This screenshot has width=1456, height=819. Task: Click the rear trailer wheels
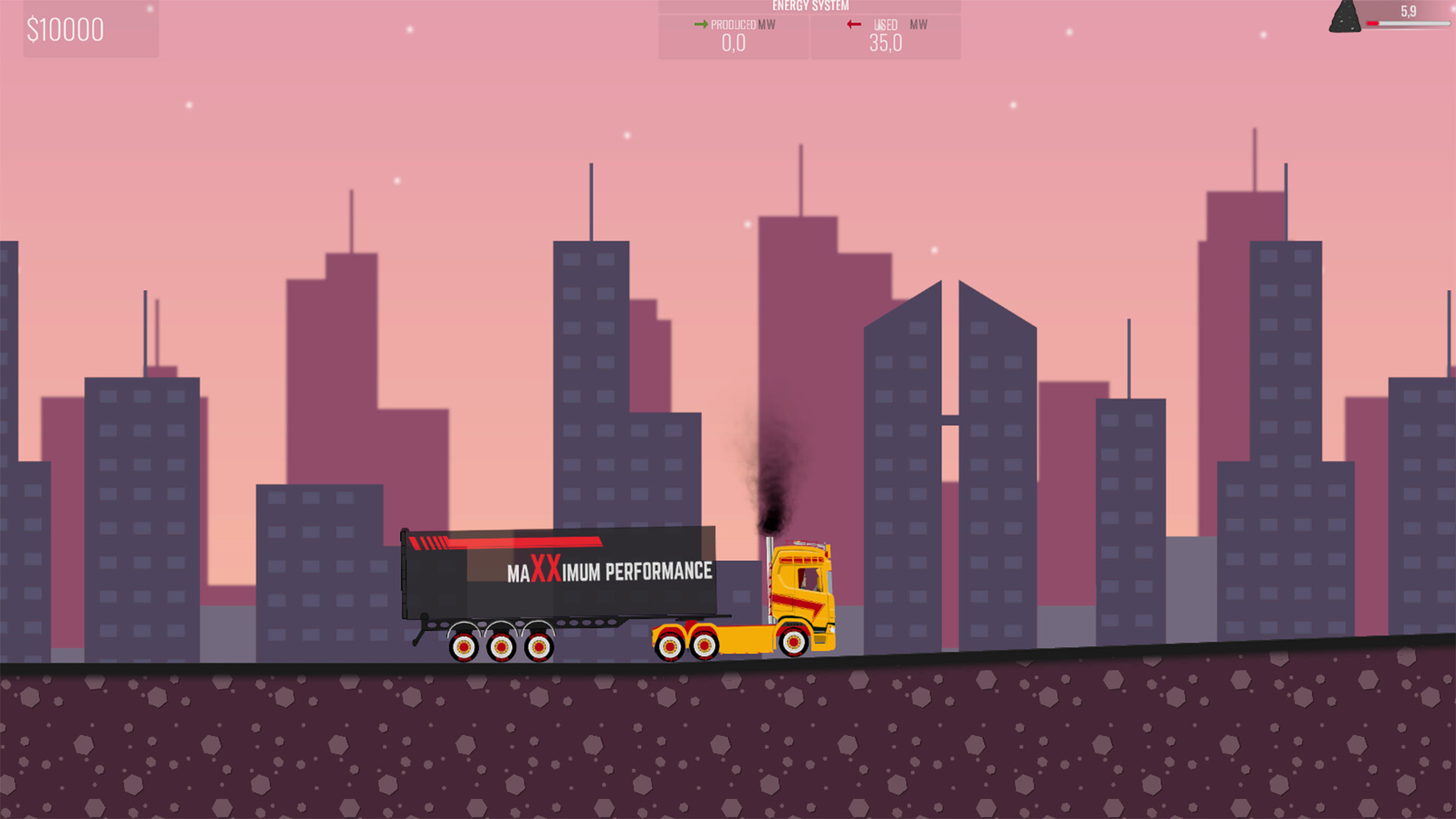(x=500, y=648)
